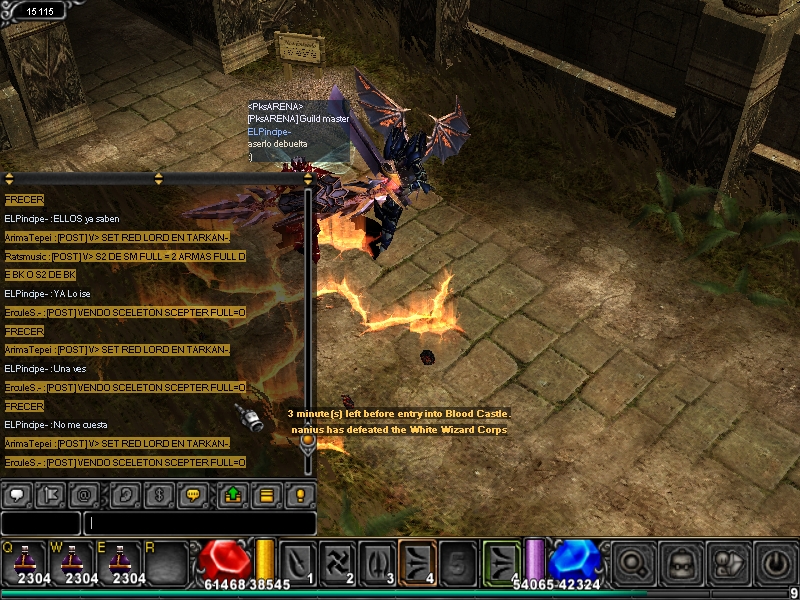Click the green up-arrow chat button
800x600 pixels.
pyautogui.click(x=232, y=494)
